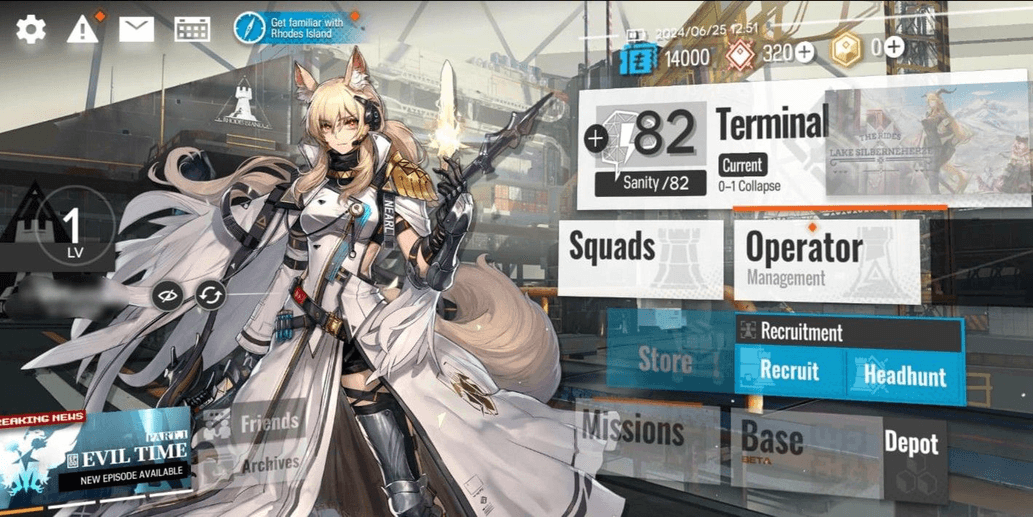The image size is (1033, 517).
Task: Open the Missions menu
Action: [634, 432]
